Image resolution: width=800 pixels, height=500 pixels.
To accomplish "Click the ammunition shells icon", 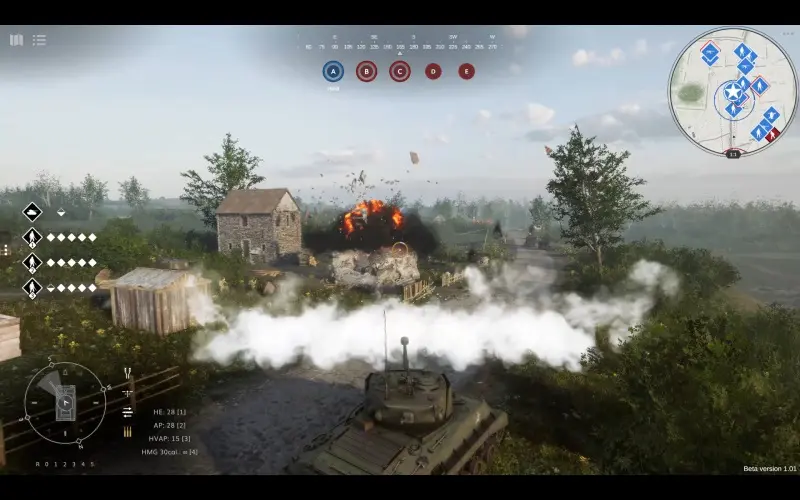I will click(x=128, y=431).
